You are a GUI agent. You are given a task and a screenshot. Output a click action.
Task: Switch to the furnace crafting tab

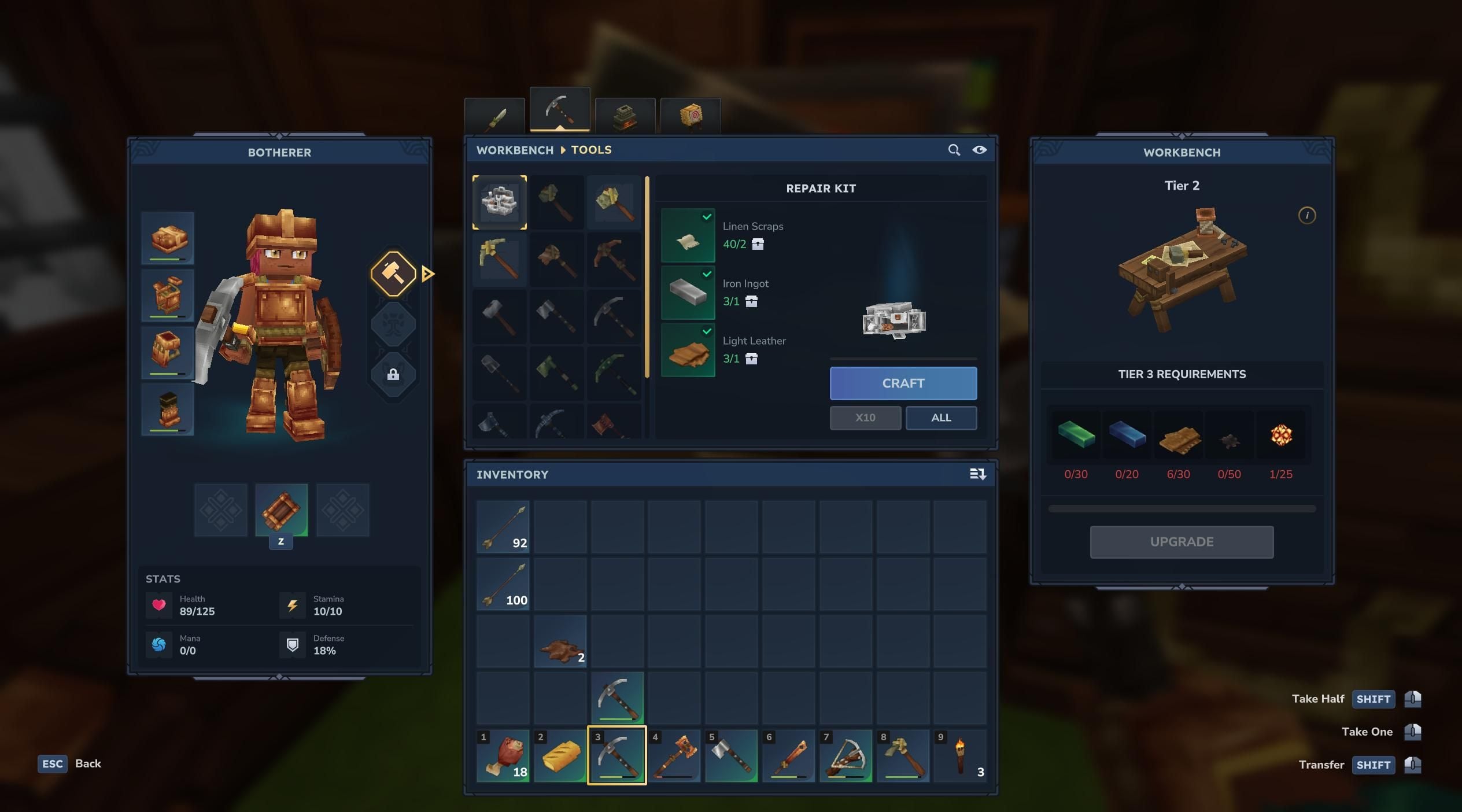626,114
